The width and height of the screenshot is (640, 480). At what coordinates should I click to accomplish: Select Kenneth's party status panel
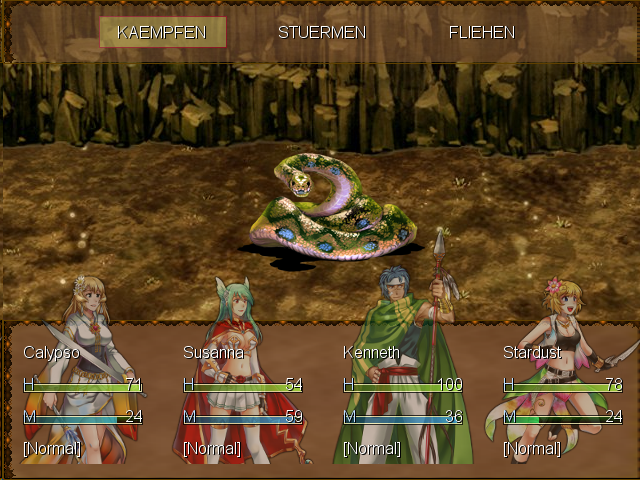click(x=403, y=400)
